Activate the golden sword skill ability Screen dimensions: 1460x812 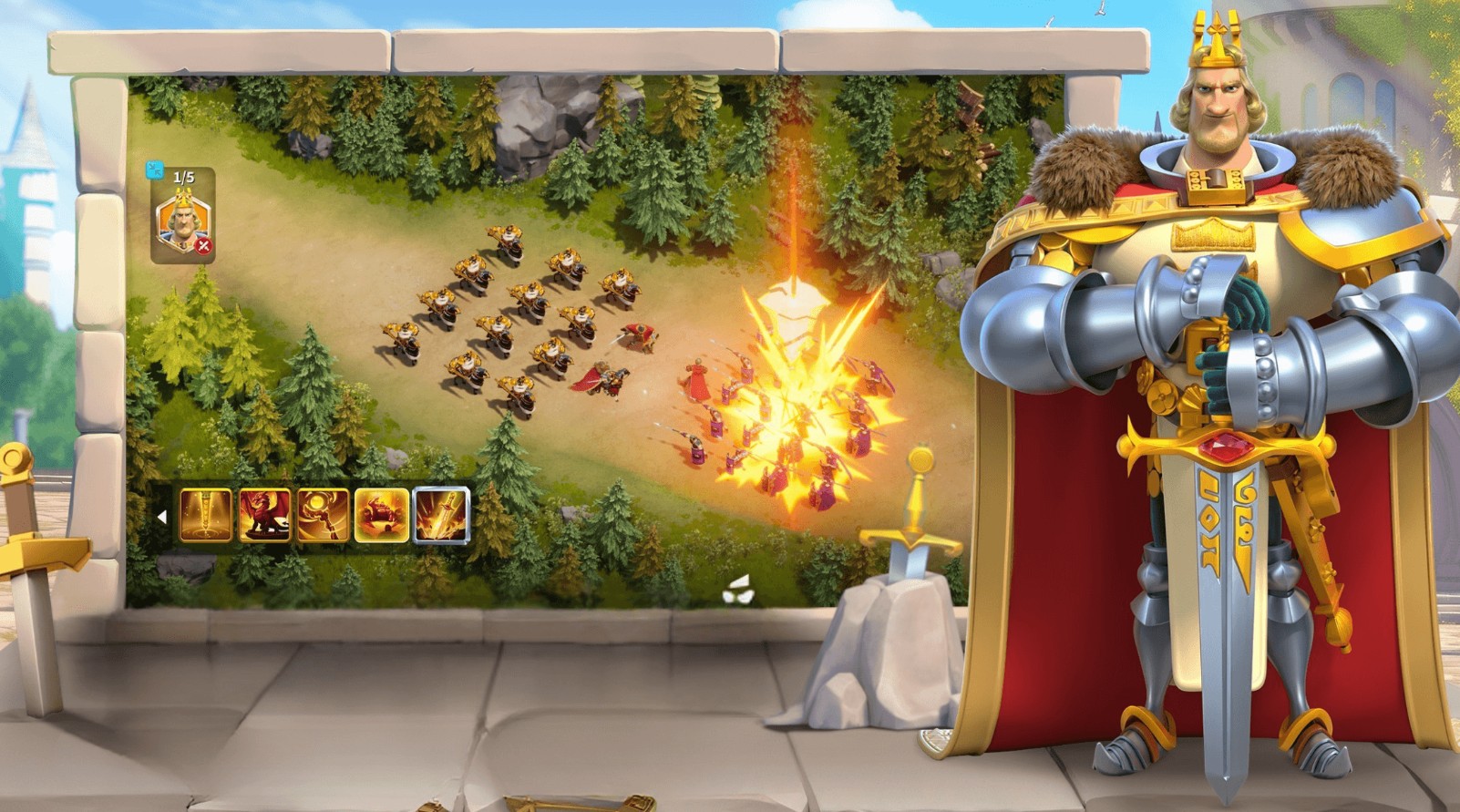click(x=207, y=513)
